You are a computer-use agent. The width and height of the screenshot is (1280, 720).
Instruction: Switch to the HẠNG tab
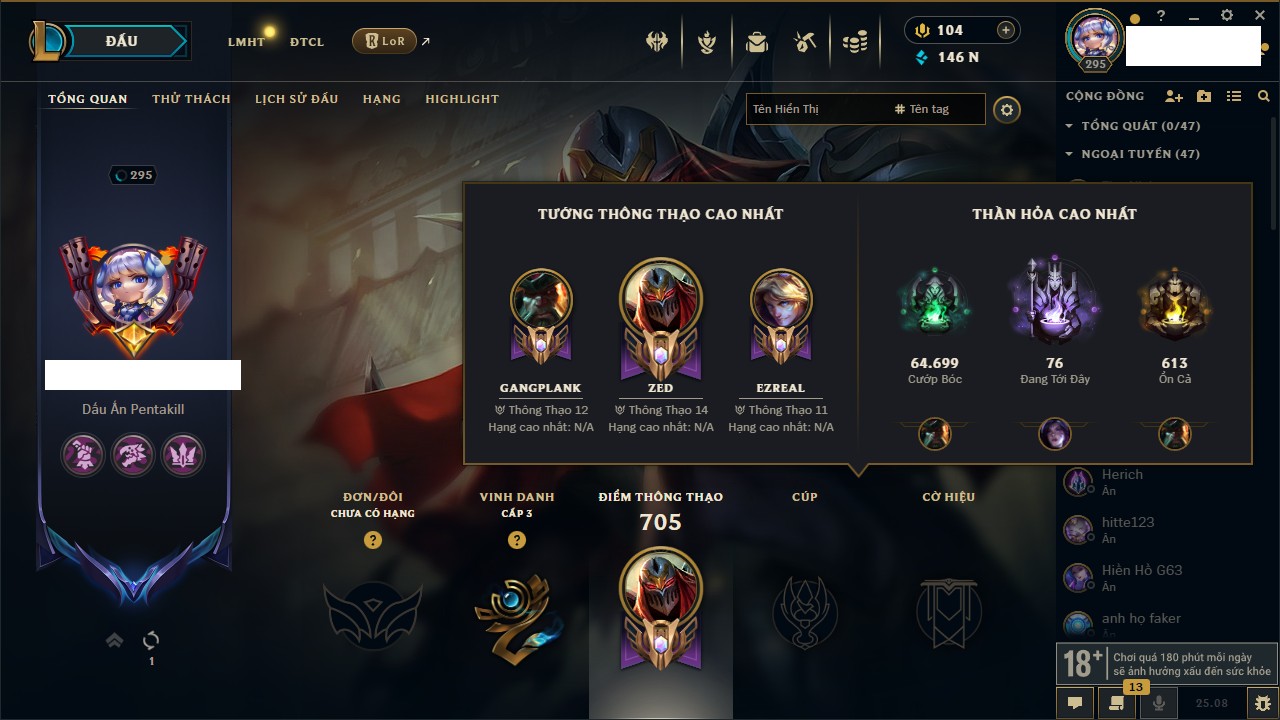381,99
